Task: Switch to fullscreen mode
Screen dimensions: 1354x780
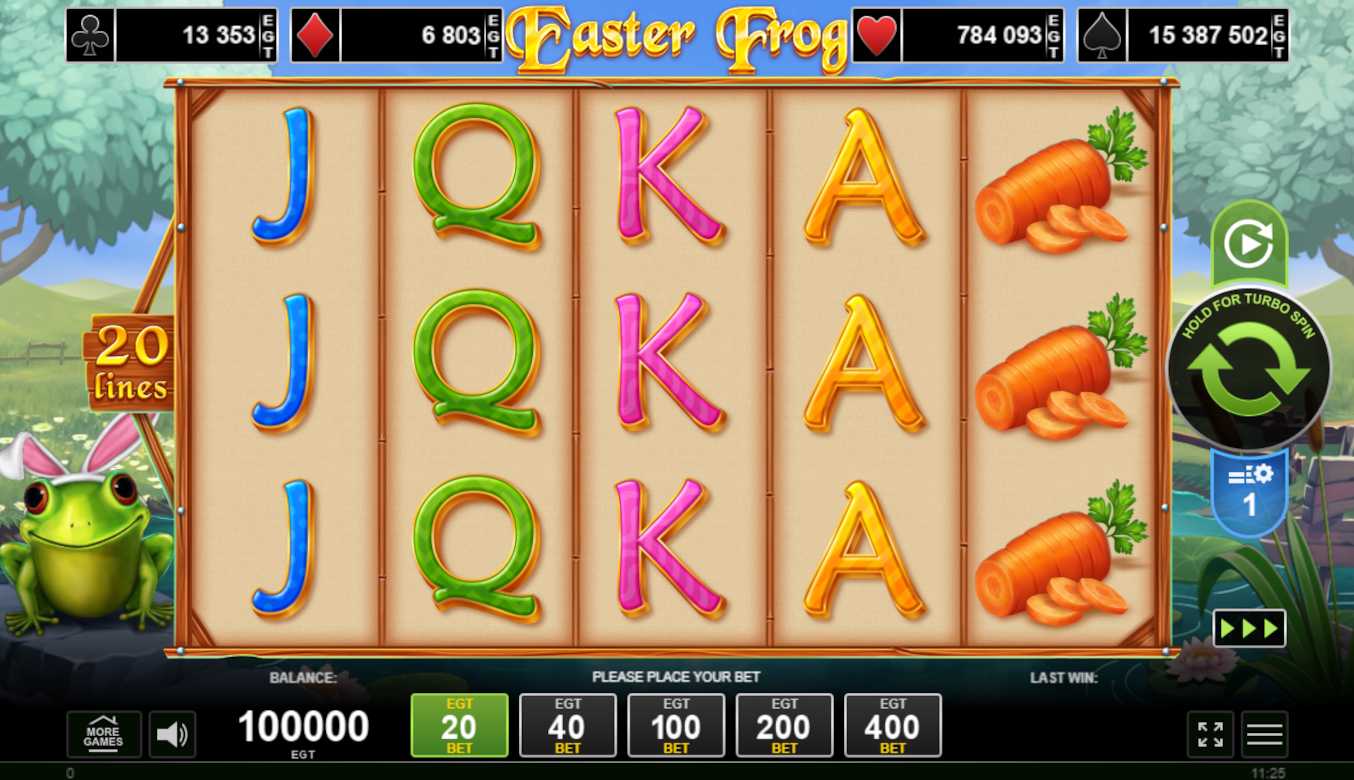Action: coord(1210,735)
